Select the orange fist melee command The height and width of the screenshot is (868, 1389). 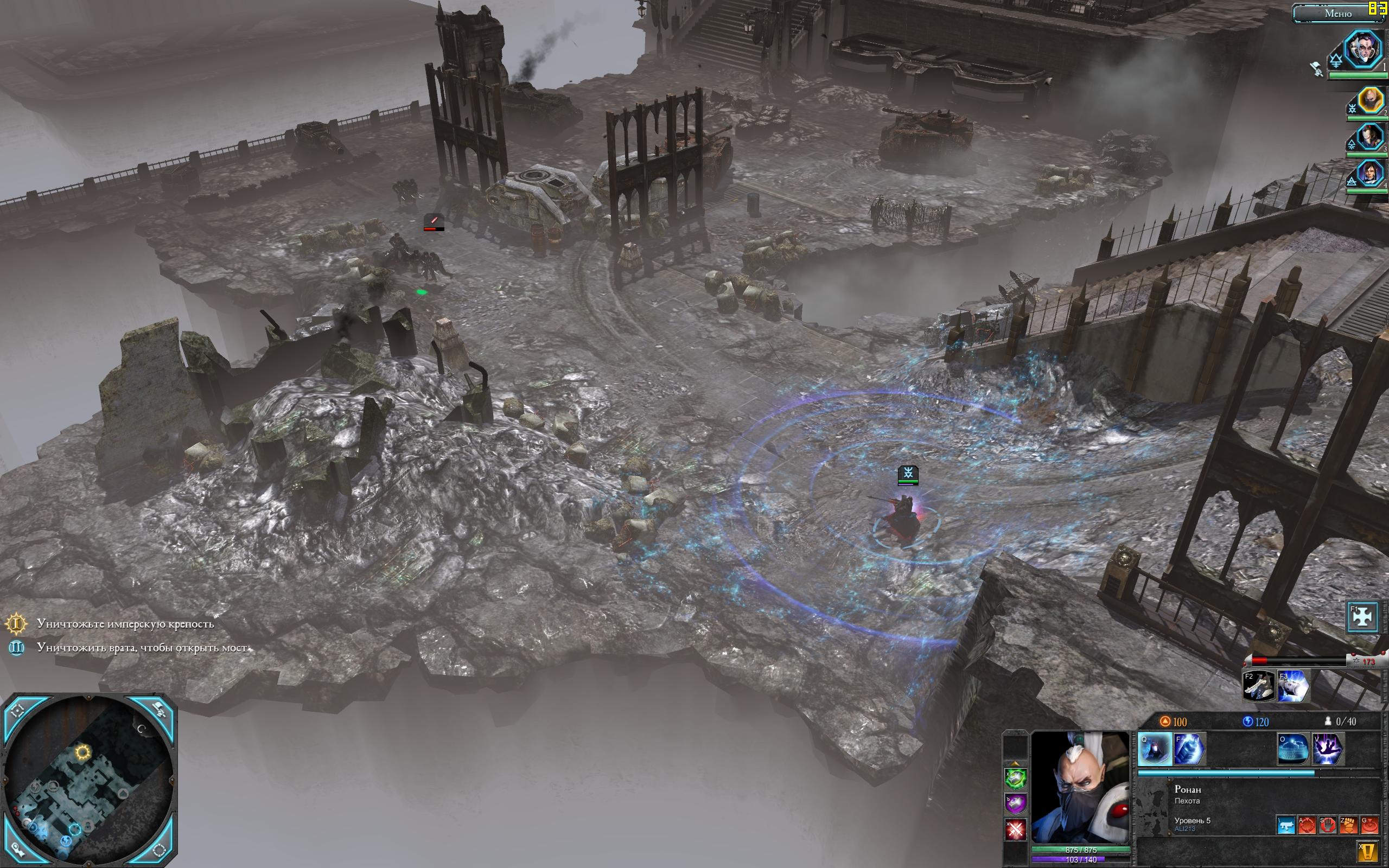[x=1348, y=826]
